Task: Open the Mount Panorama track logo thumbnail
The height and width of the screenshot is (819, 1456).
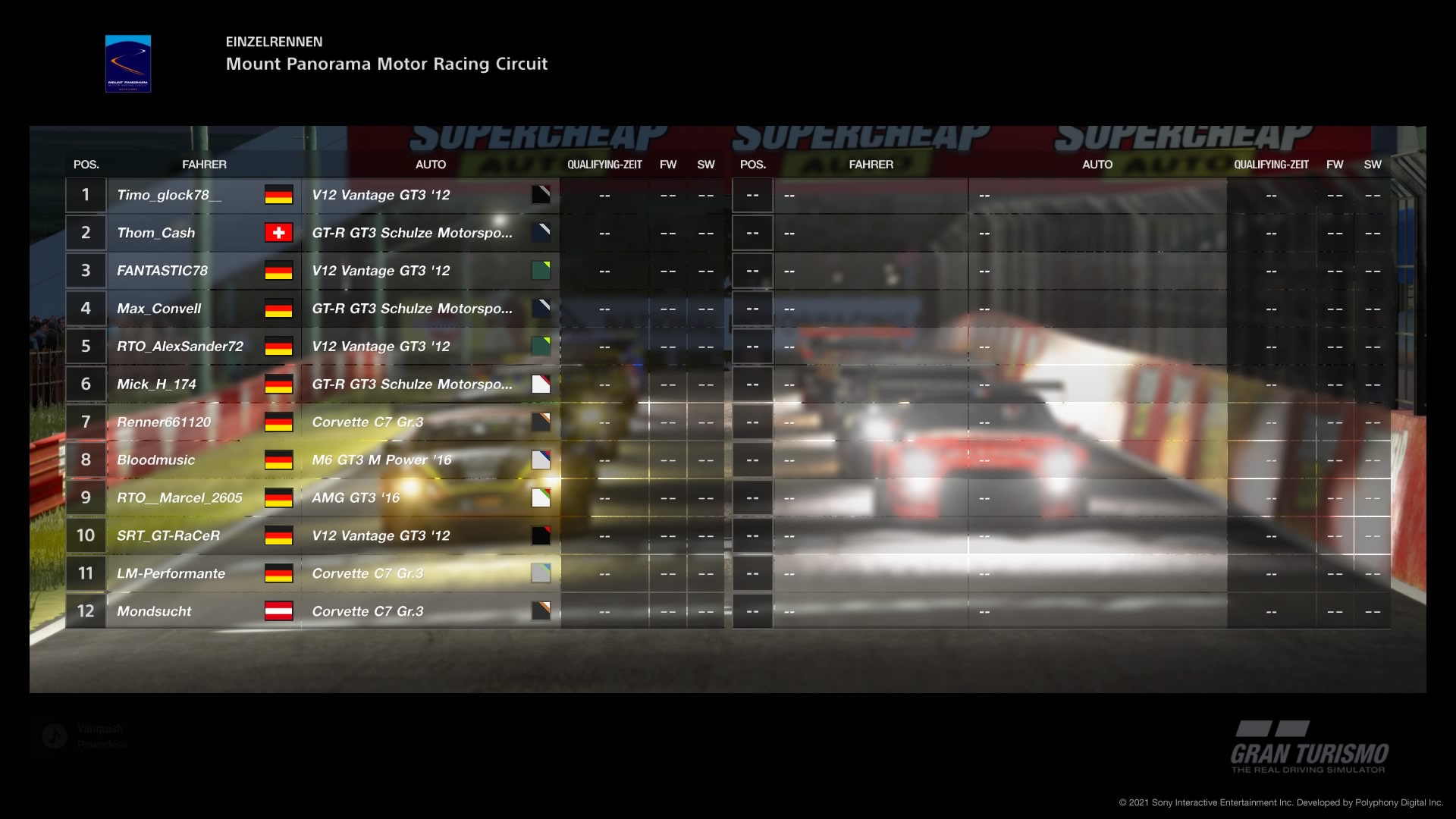Action: pyautogui.click(x=128, y=64)
